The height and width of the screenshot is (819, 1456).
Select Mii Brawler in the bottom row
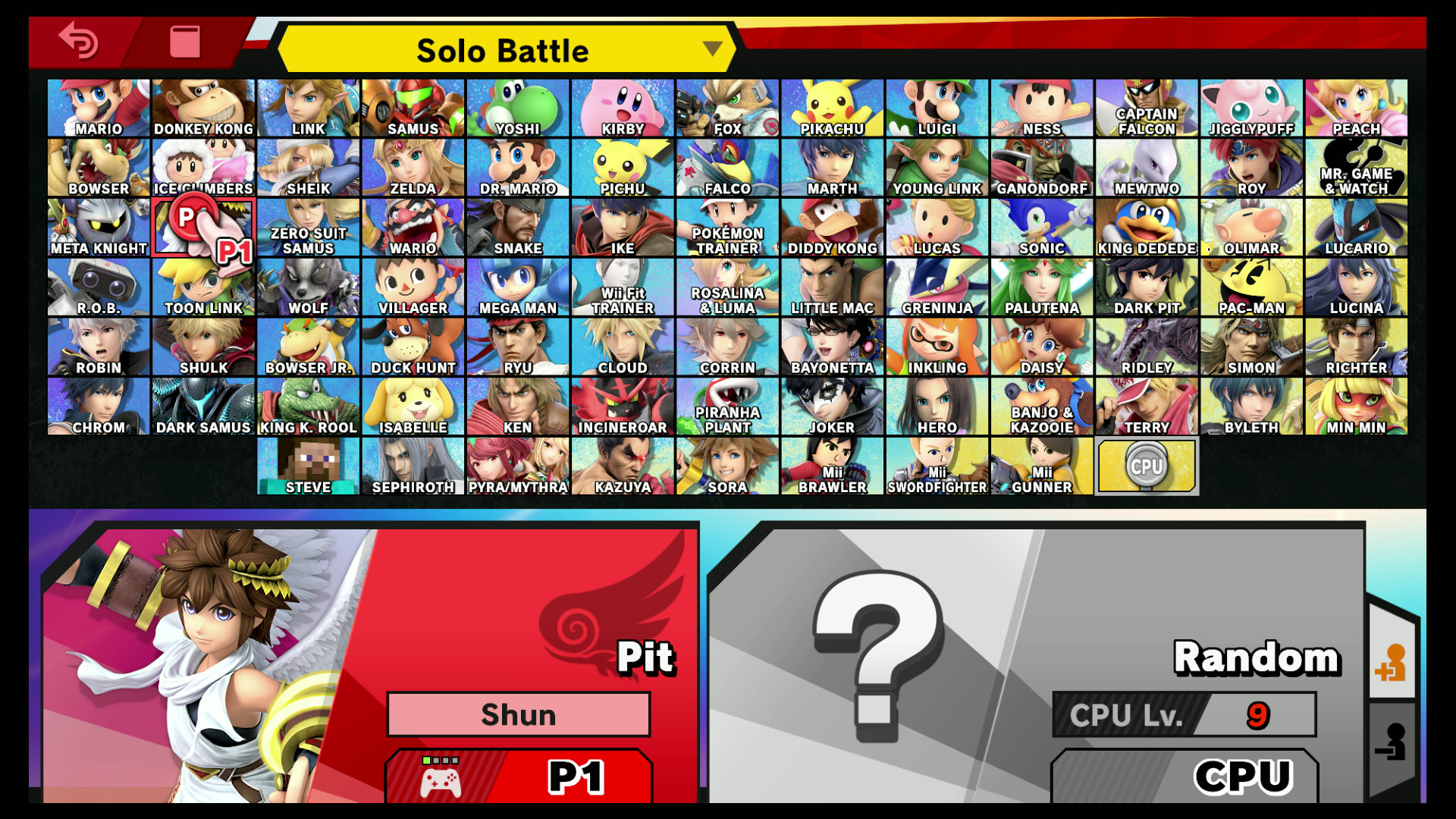pyautogui.click(x=831, y=465)
